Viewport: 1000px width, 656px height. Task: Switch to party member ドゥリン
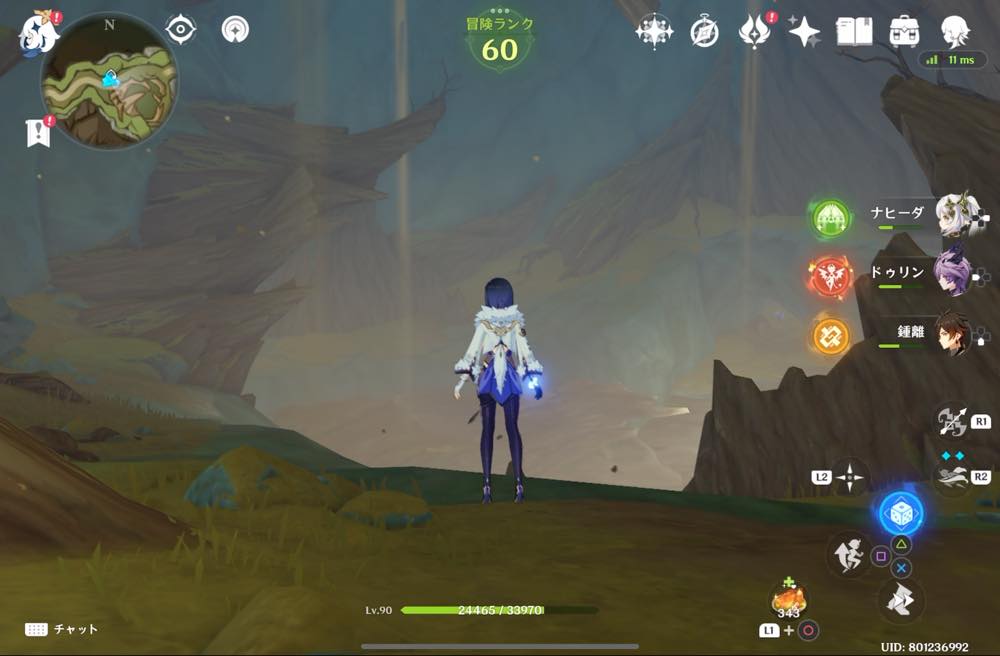point(953,272)
